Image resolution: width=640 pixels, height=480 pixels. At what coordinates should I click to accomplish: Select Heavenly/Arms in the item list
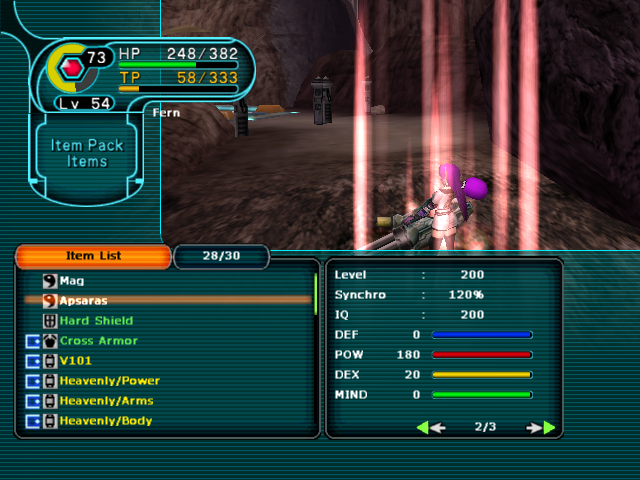click(x=106, y=401)
